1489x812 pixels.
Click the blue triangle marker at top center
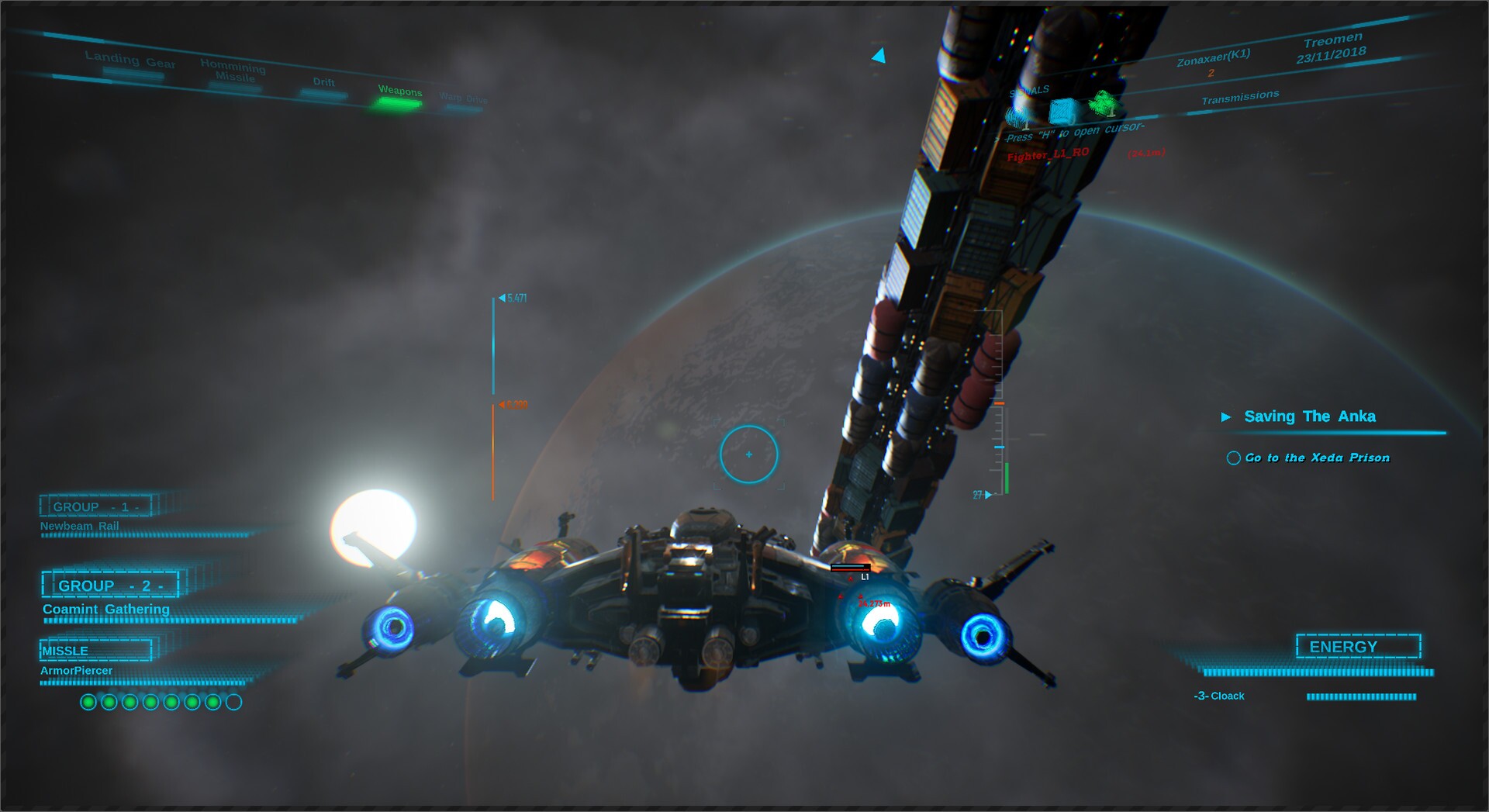tap(879, 55)
